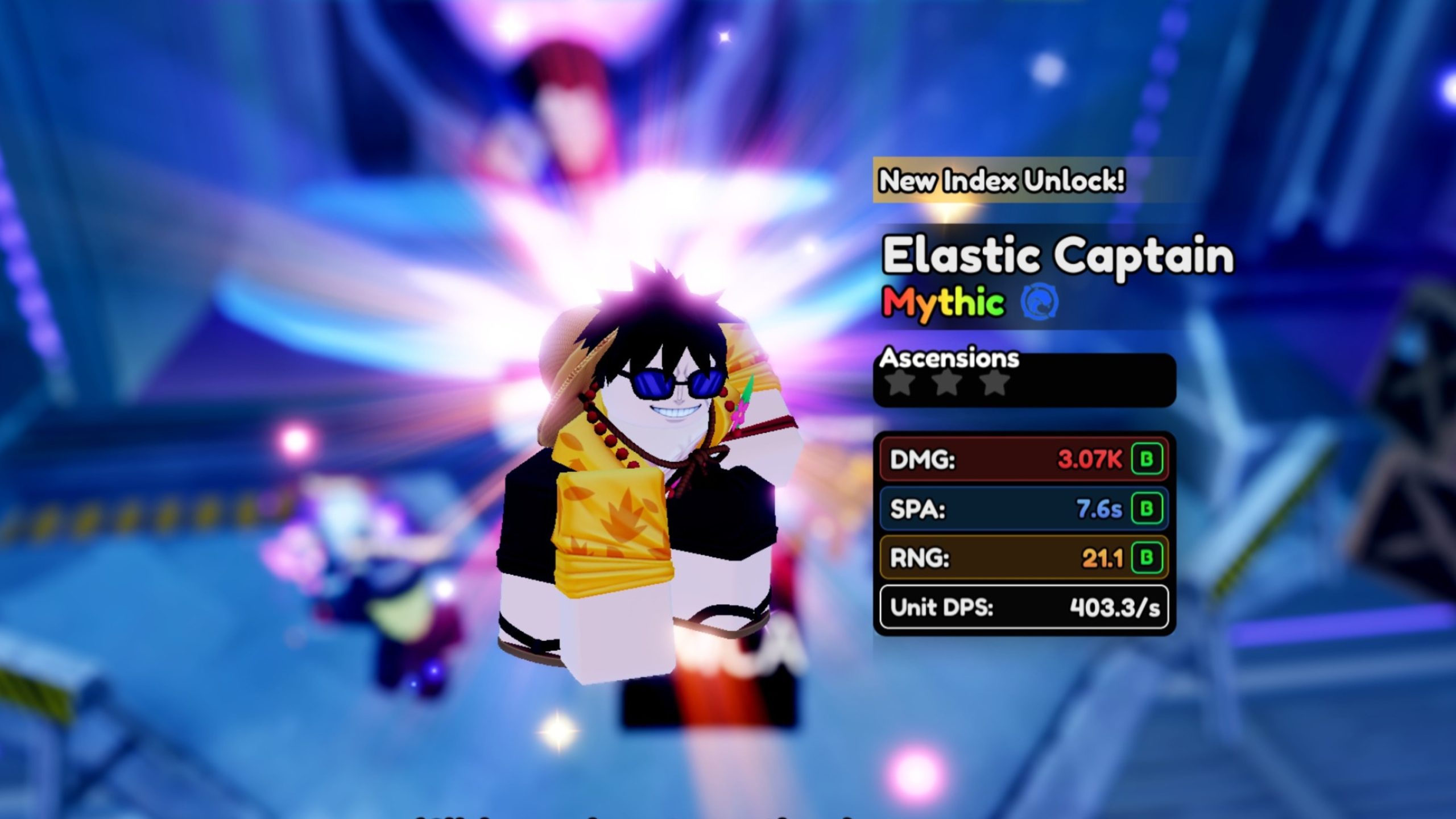Click the blue element icon beside Mythic
The width and height of the screenshot is (1456, 819).
[1040, 302]
